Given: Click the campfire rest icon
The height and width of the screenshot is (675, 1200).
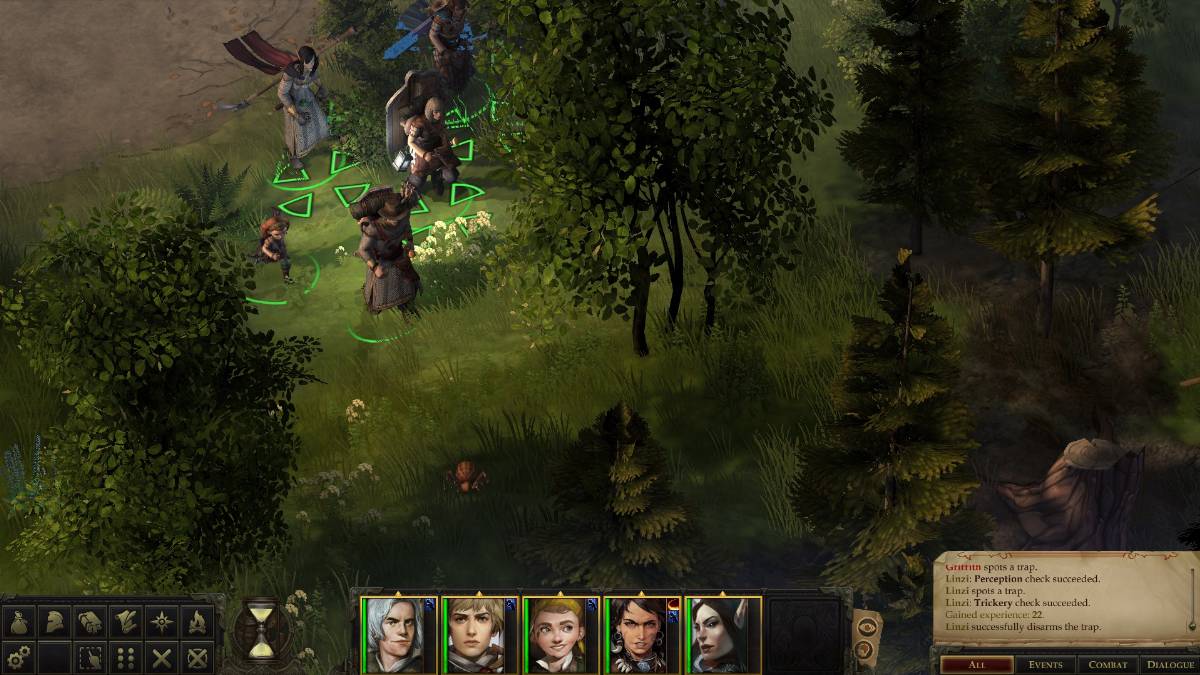Looking at the screenshot, I should click(x=197, y=622).
